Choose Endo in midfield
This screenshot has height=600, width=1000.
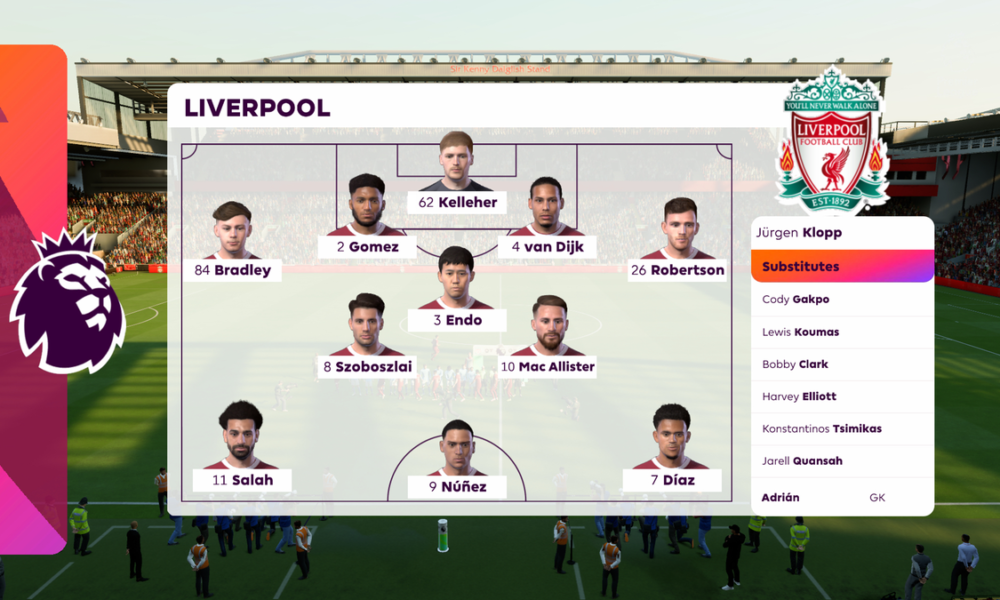click(x=456, y=320)
